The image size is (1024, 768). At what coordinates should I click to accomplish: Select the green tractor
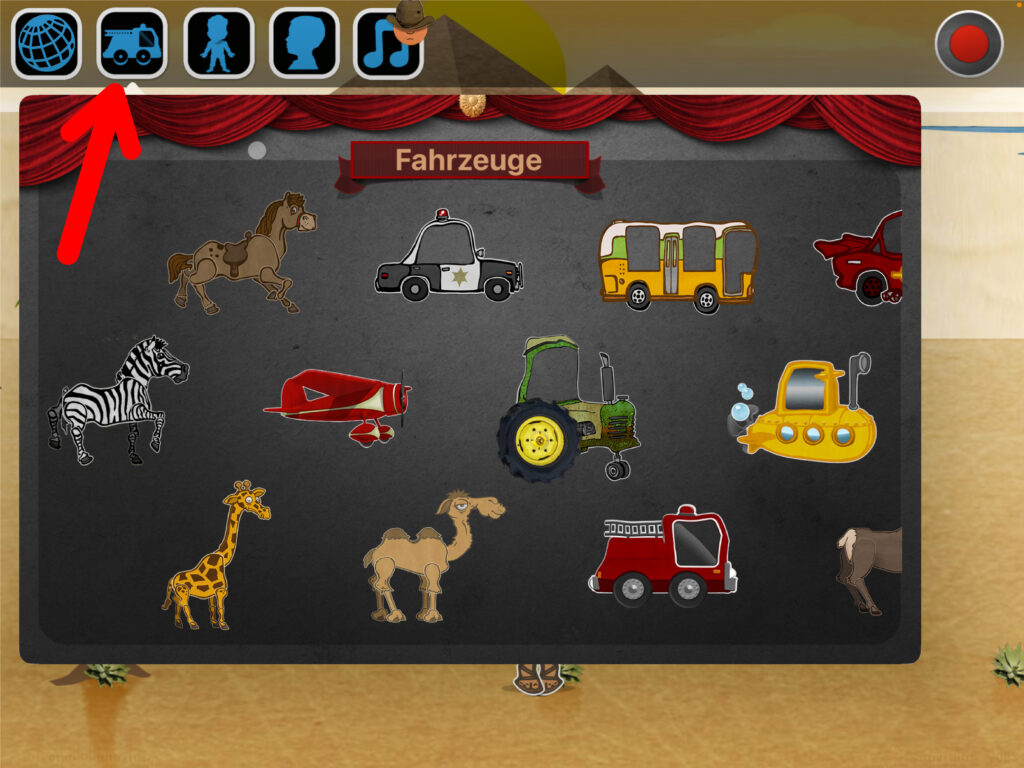(570, 410)
